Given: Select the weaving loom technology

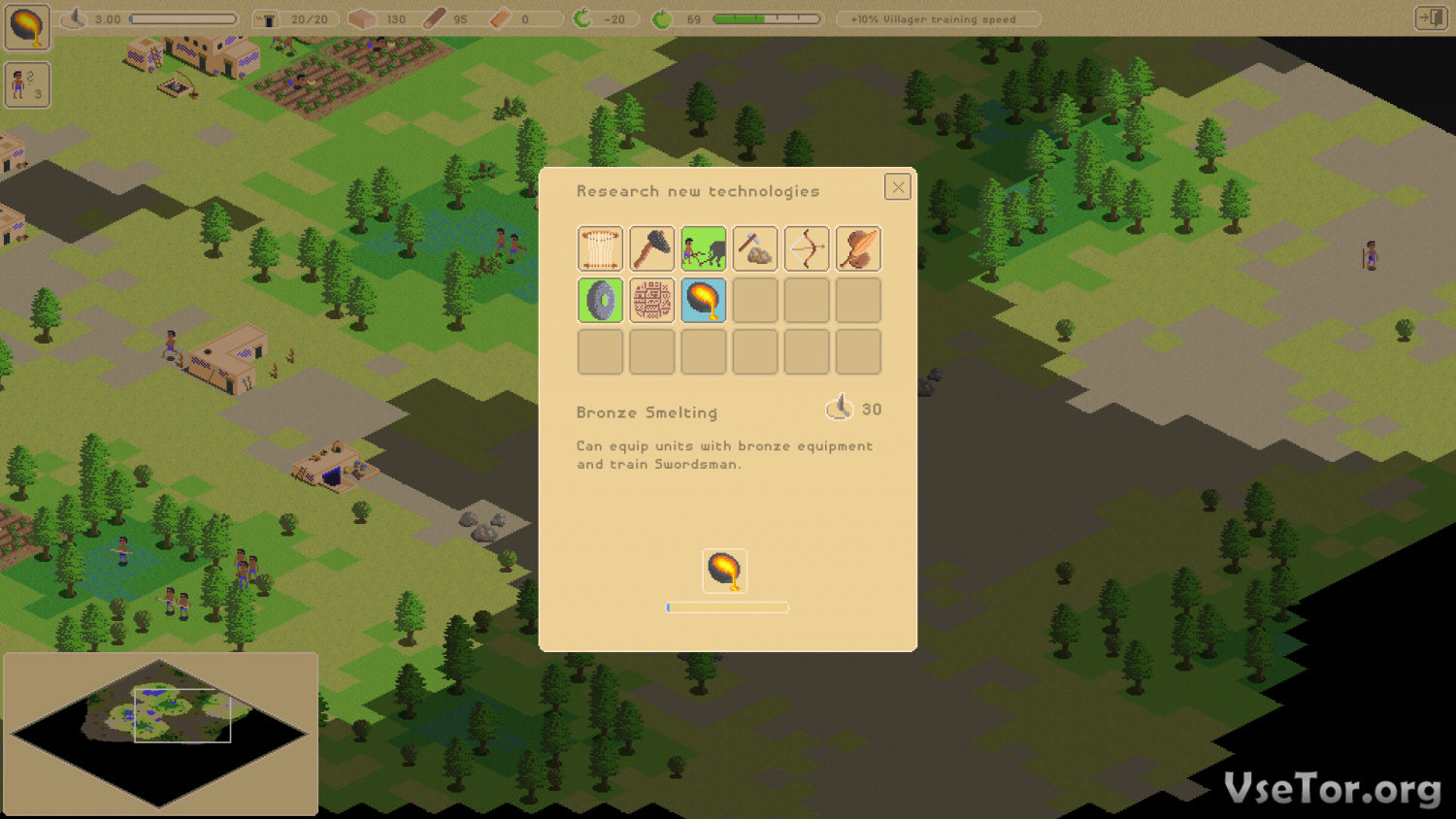Looking at the screenshot, I should 600,248.
